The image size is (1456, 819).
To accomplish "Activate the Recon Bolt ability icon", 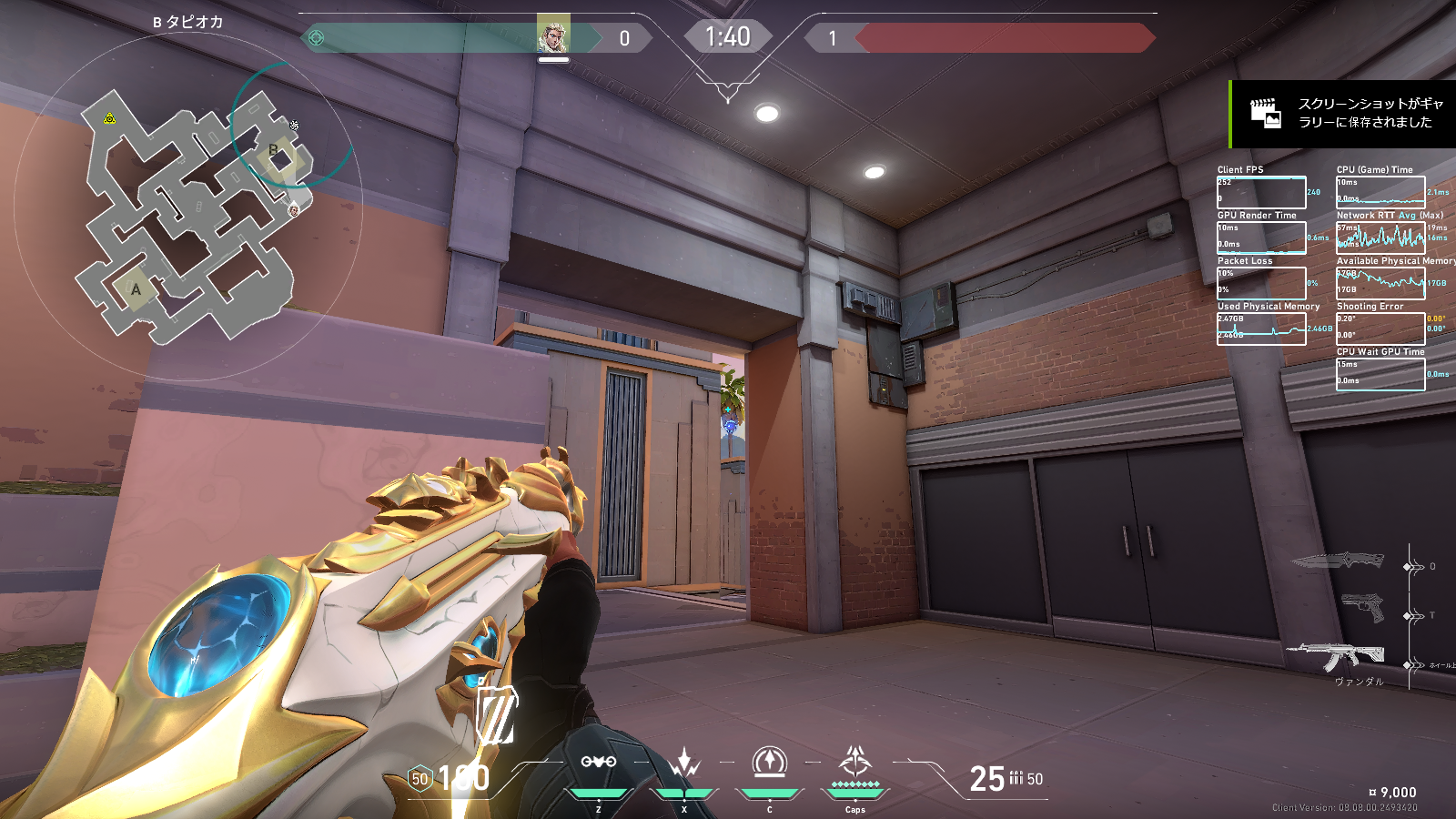I will pyautogui.click(x=770, y=763).
